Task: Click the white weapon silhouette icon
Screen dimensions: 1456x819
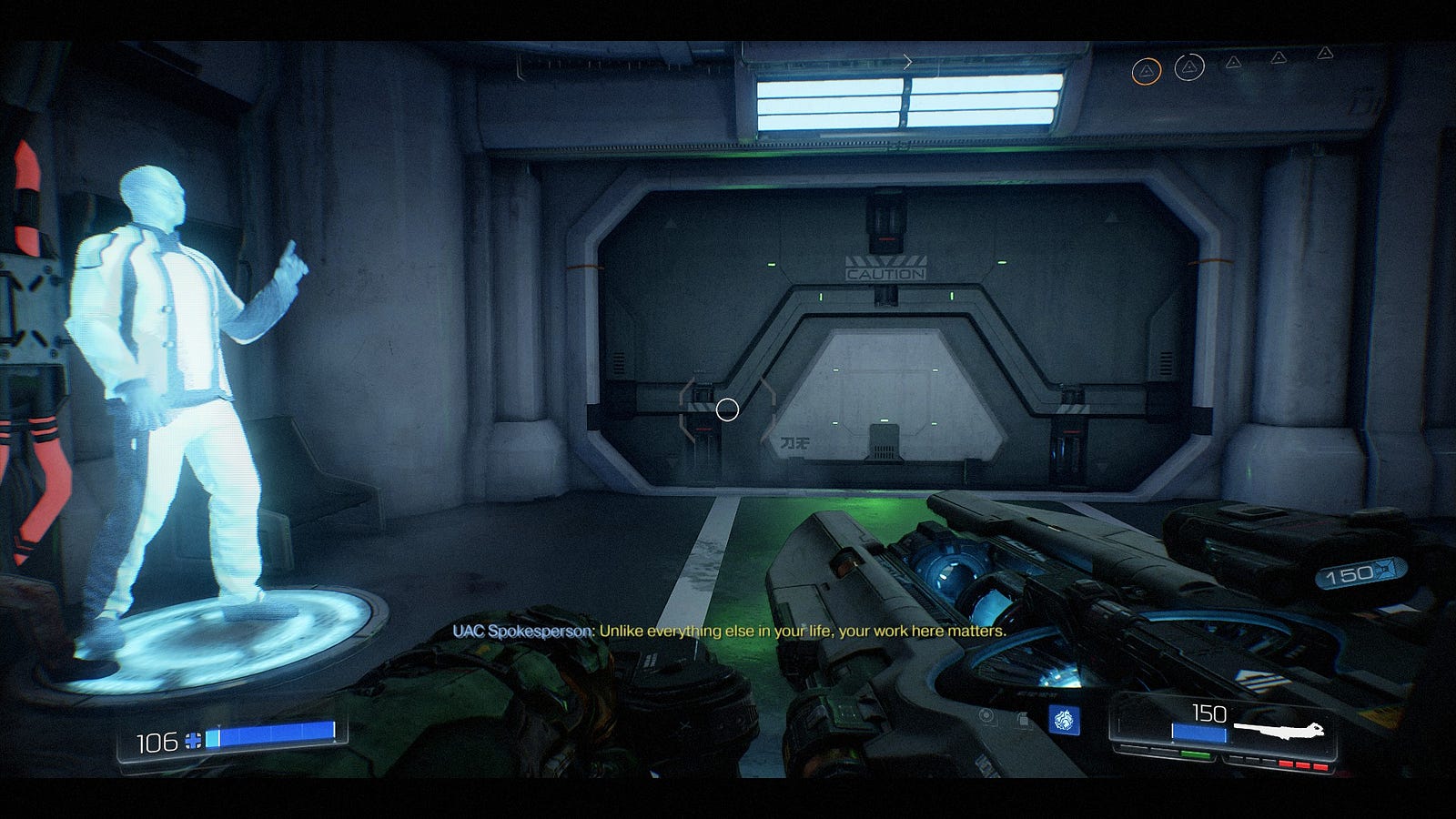Action: (x=1278, y=730)
